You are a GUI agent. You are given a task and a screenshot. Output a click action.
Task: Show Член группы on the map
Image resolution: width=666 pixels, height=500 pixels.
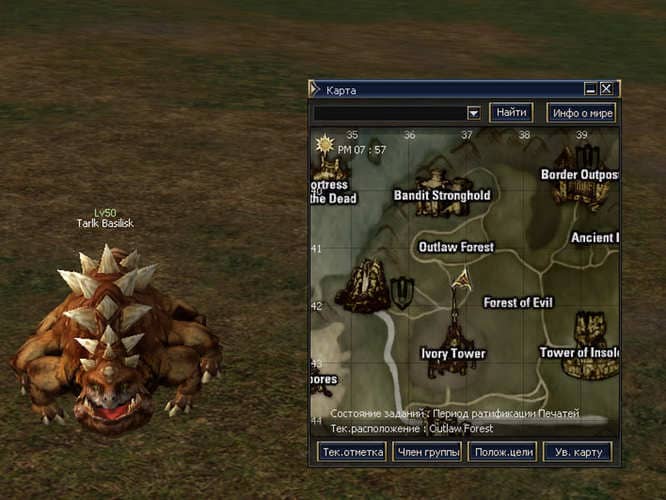pyautogui.click(x=427, y=452)
